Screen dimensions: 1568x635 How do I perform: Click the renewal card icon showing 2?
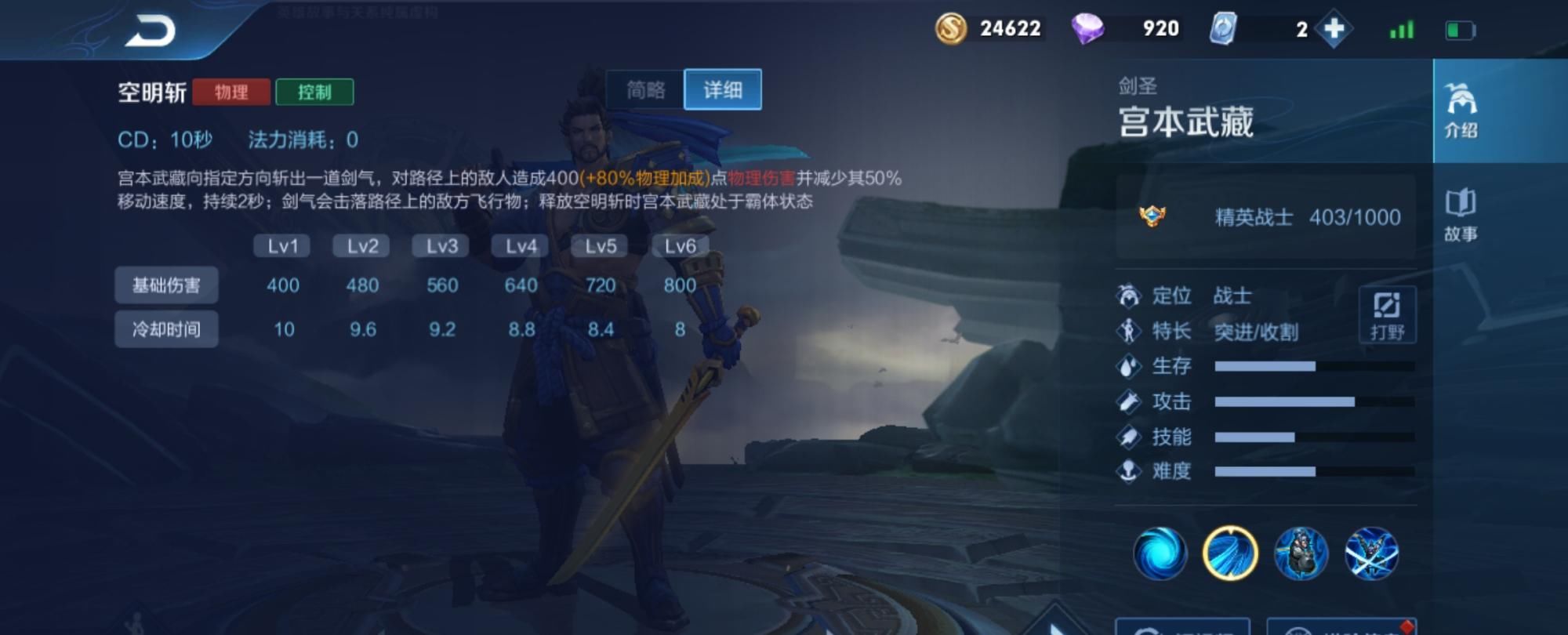(1226, 29)
